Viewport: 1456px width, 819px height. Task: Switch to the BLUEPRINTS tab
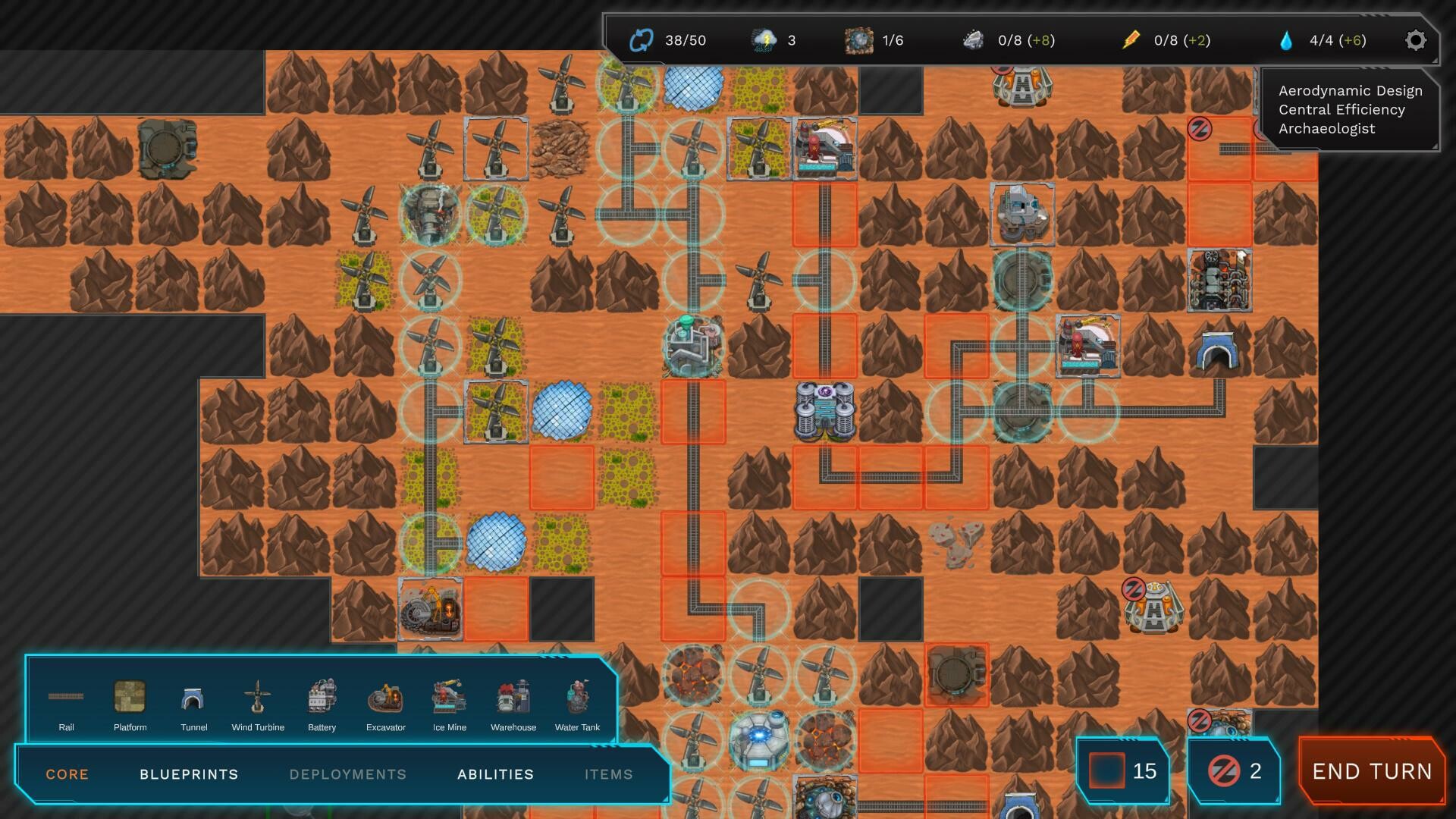[188, 774]
